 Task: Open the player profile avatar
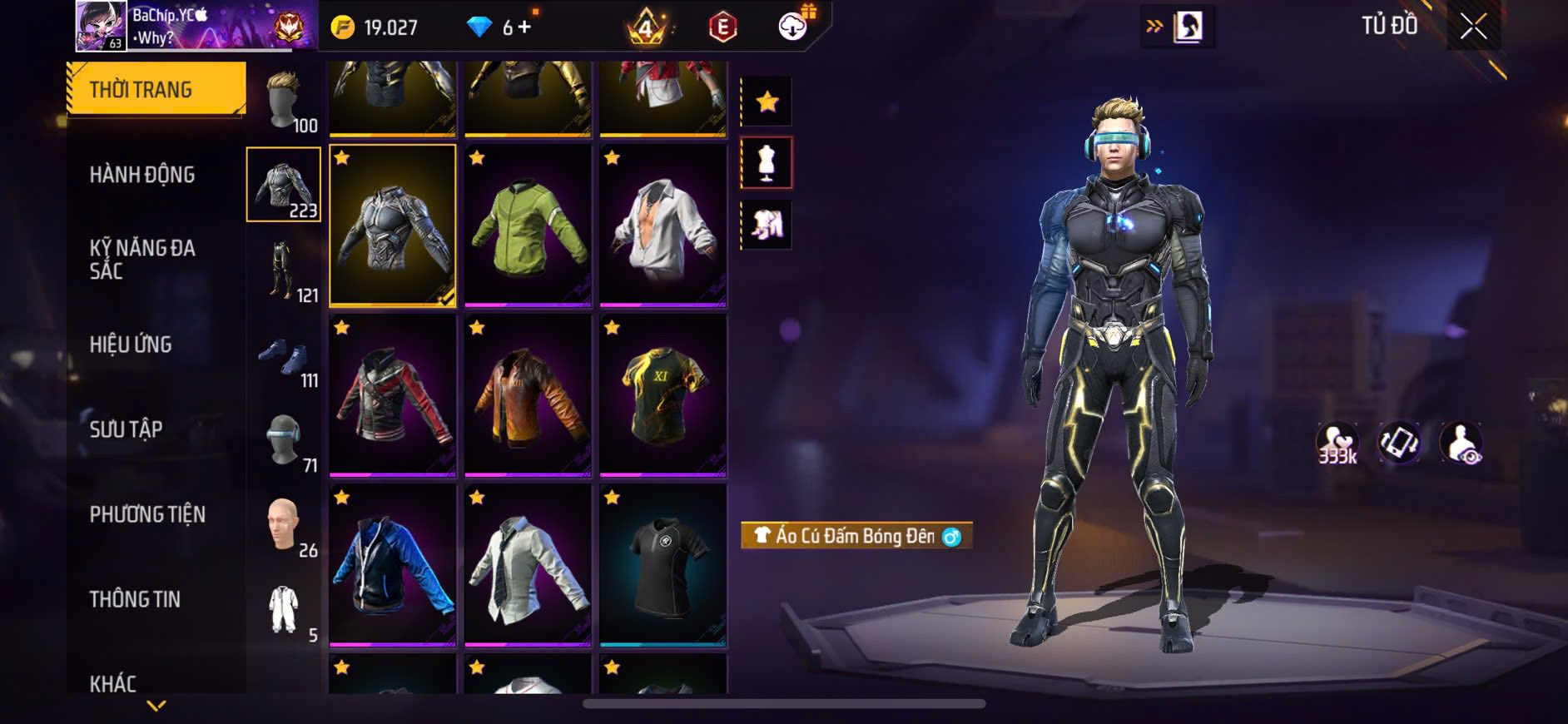[102, 26]
